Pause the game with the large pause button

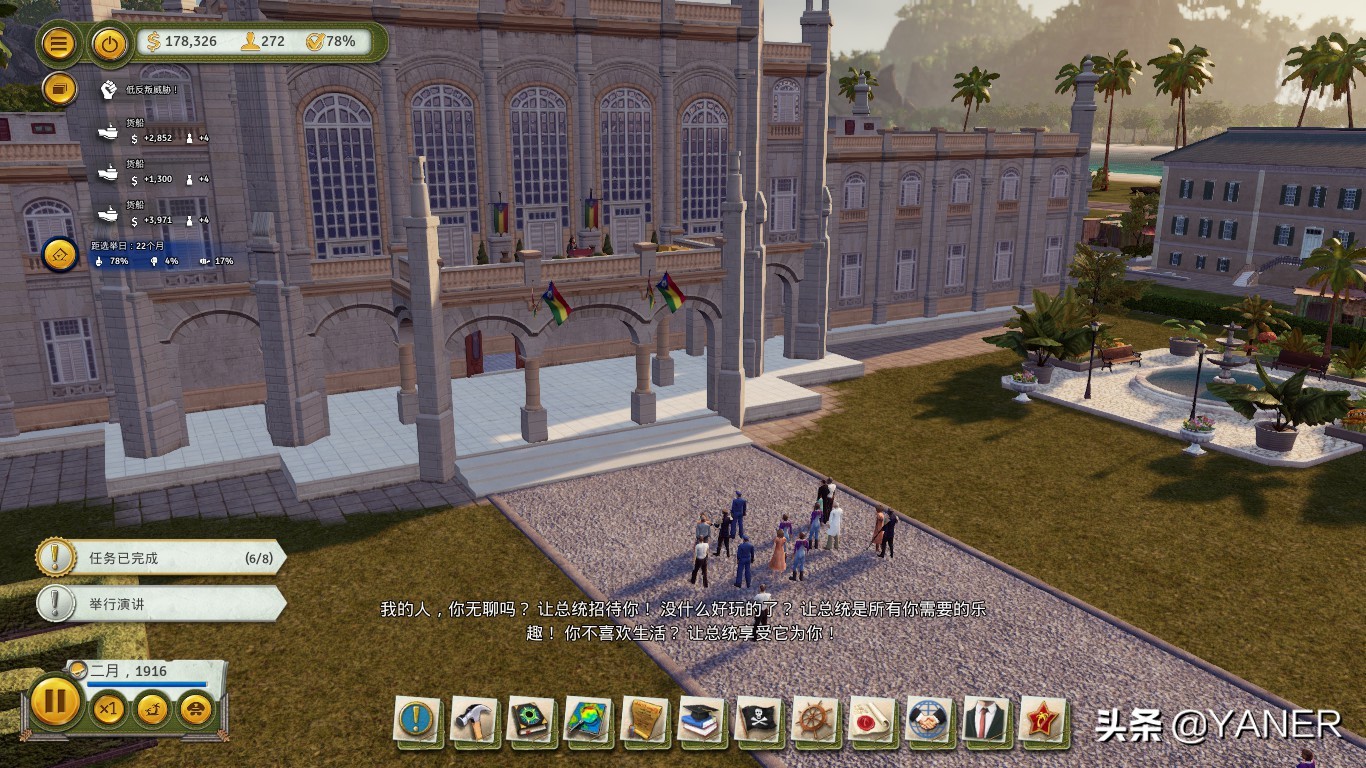click(55, 701)
